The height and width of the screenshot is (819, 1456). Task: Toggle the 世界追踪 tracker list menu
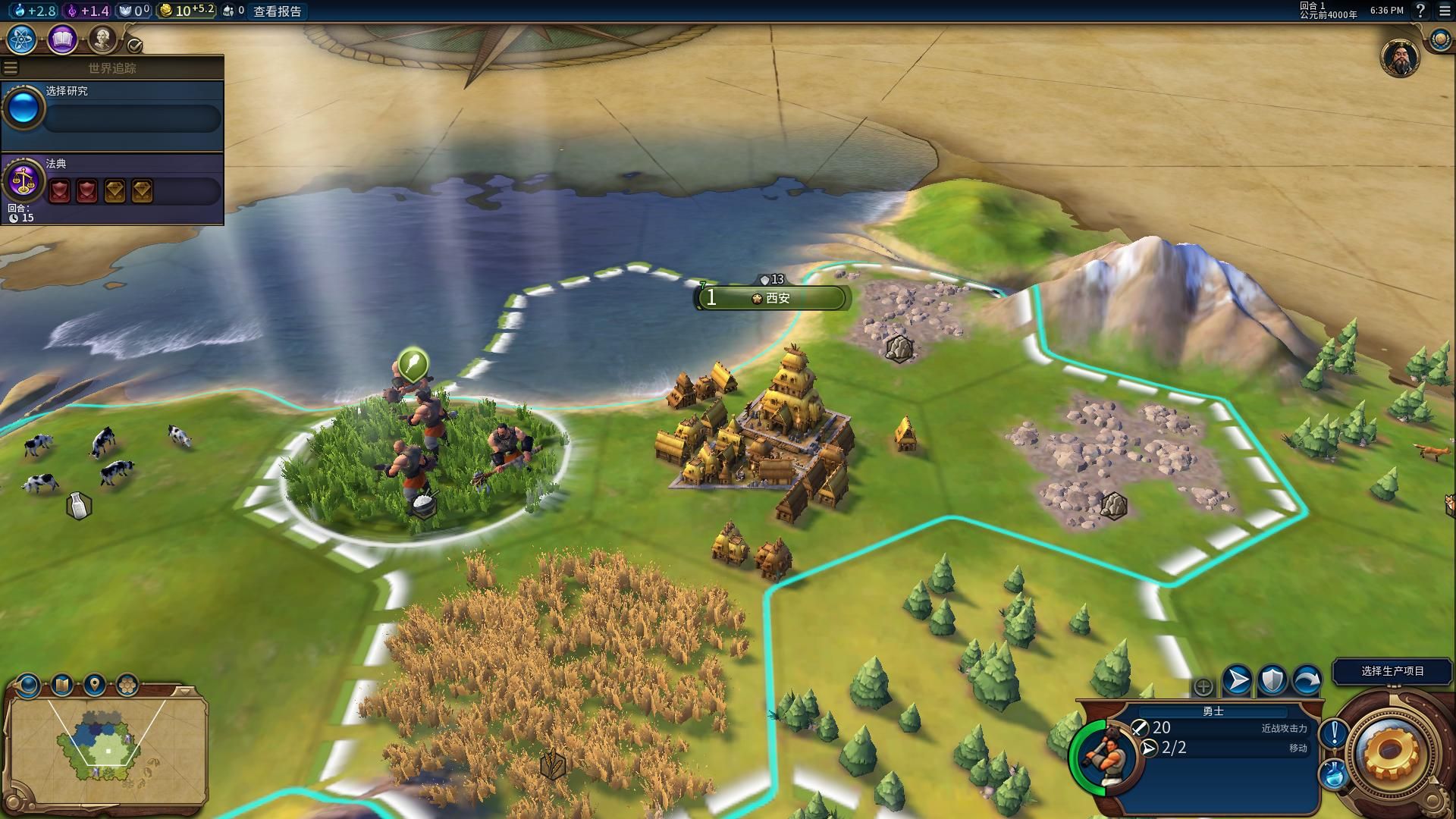click(11, 68)
